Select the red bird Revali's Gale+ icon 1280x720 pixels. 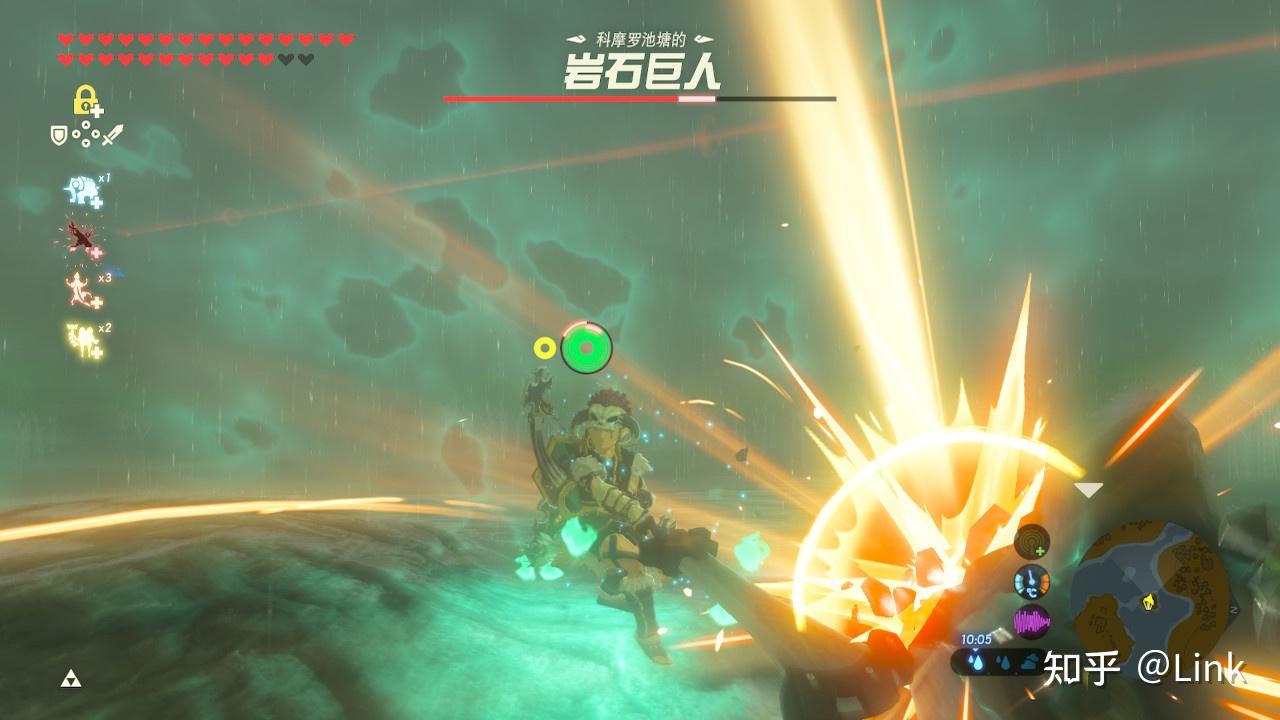tap(80, 239)
